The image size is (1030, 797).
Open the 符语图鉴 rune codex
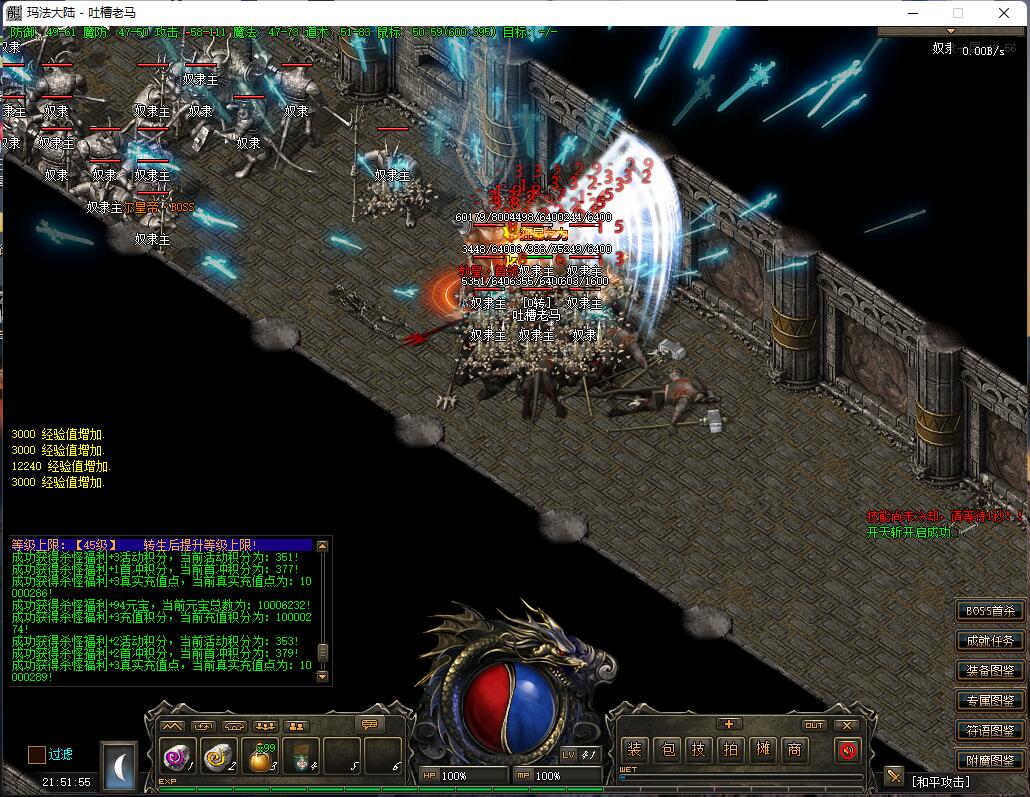[x=990, y=731]
